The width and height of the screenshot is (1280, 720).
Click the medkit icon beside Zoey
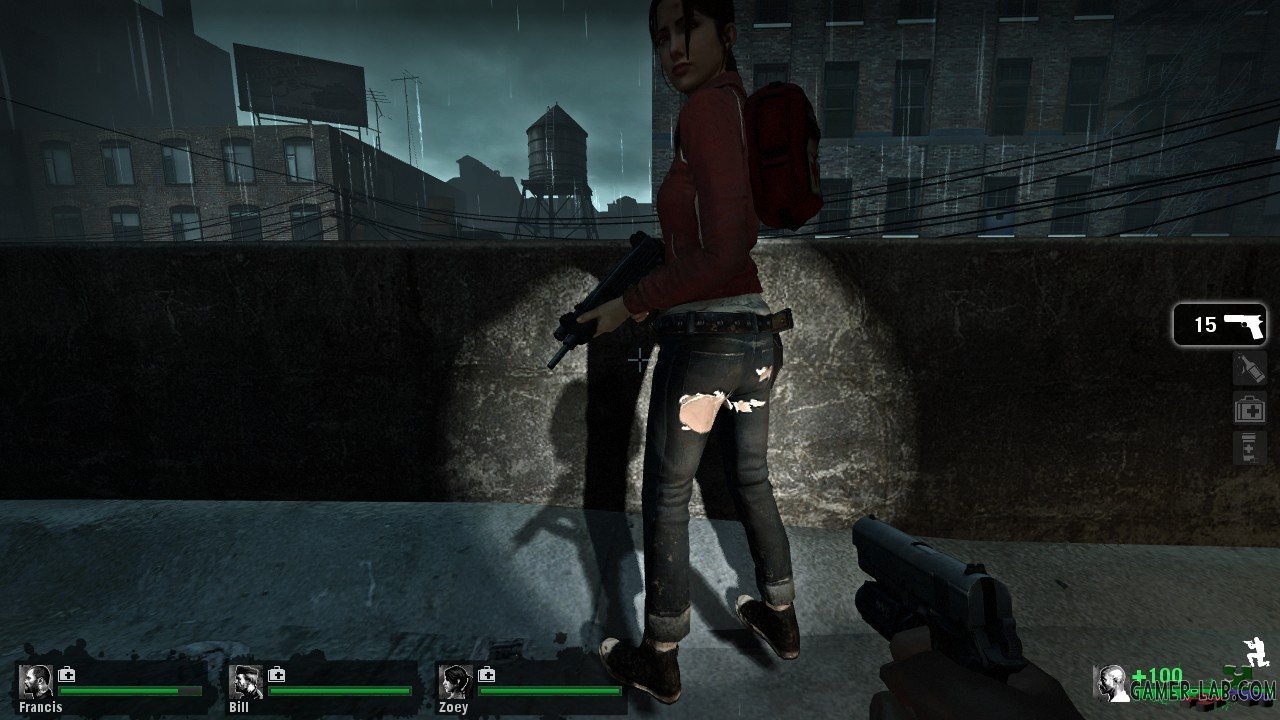click(x=487, y=674)
